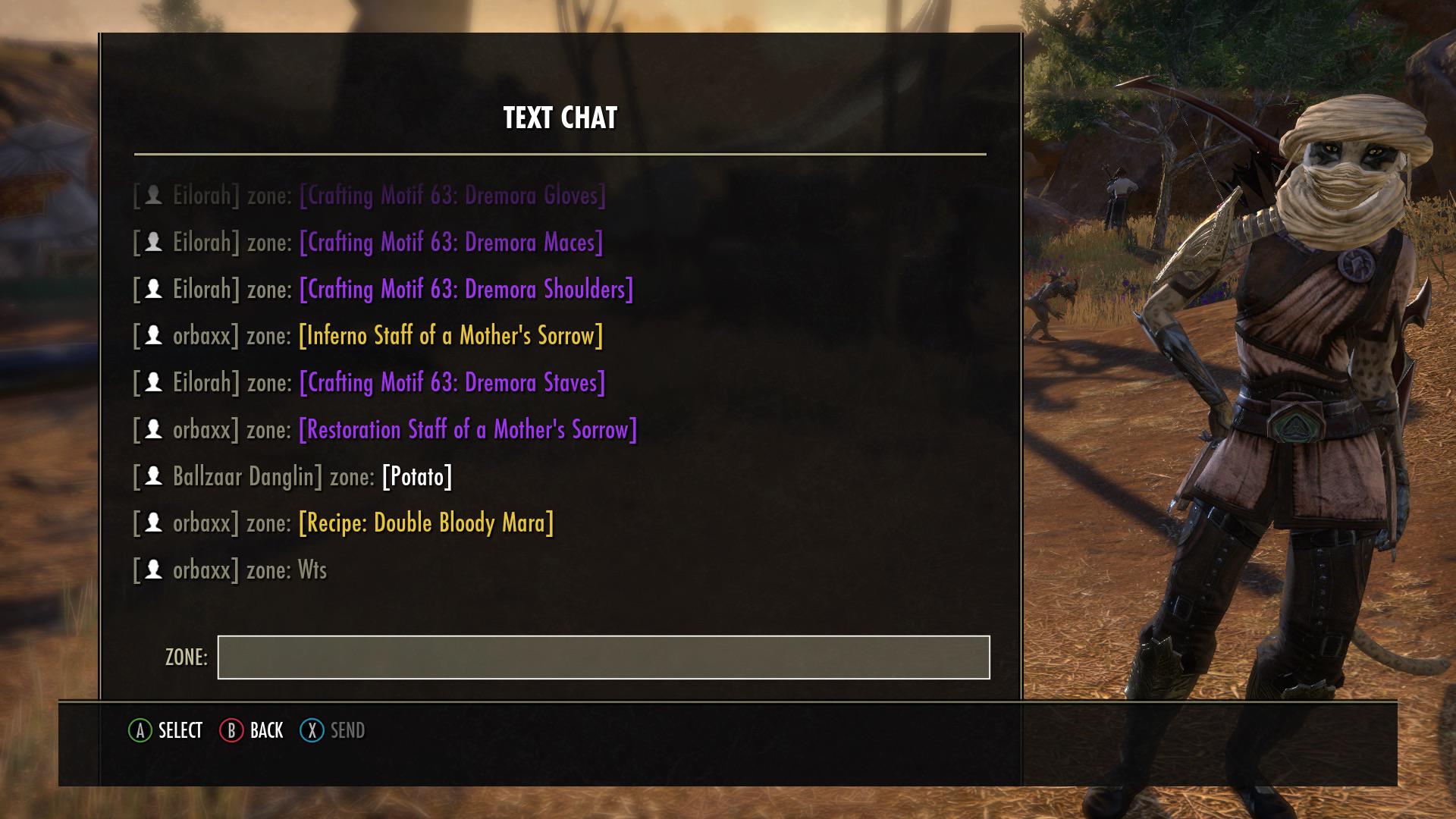Click the player icon next to orbaxx's Wts message

155,570
